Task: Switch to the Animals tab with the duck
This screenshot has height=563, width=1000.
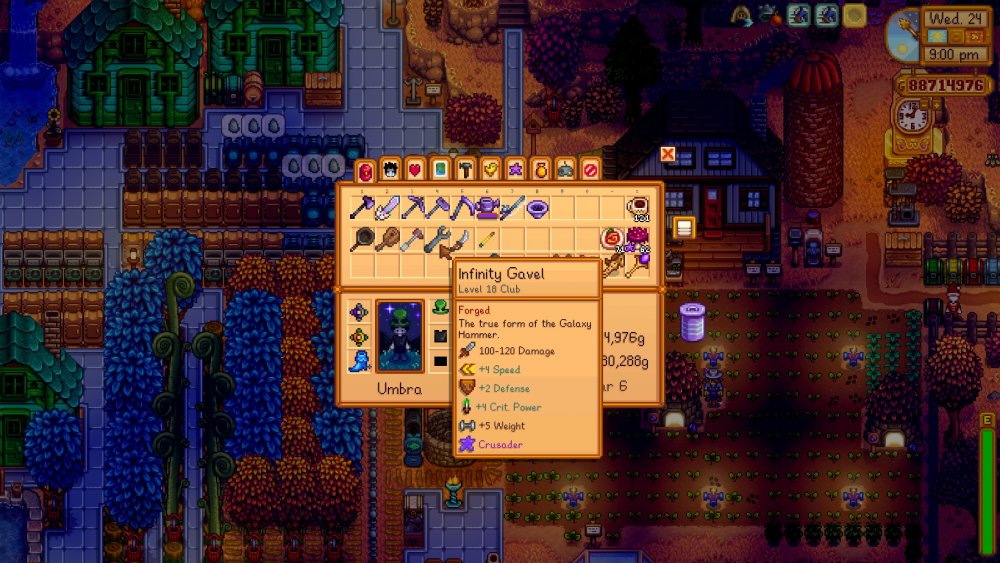Action: click(x=490, y=169)
